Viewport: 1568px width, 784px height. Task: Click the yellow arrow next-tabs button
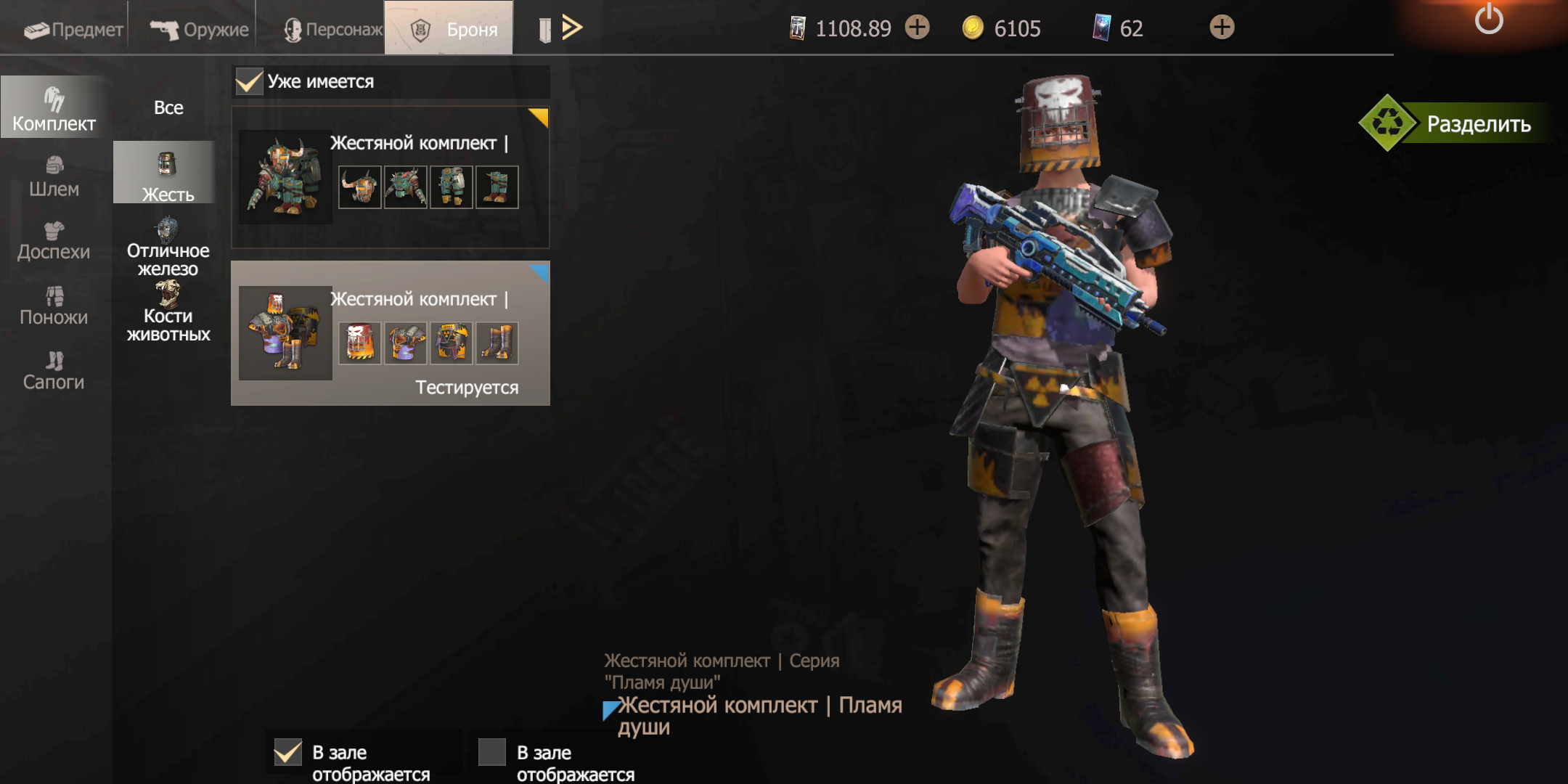tap(572, 28)
